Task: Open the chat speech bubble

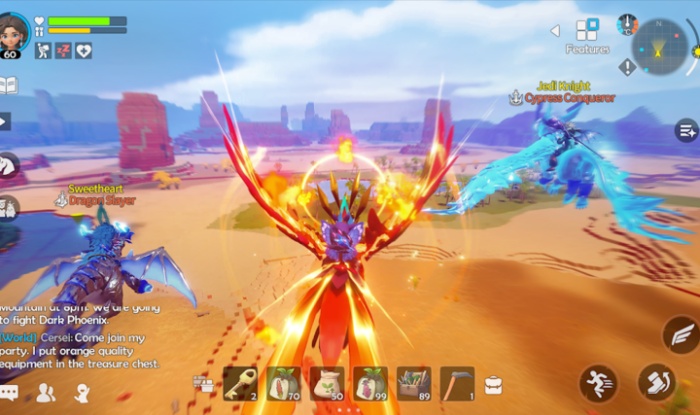Action: (9, 393)
